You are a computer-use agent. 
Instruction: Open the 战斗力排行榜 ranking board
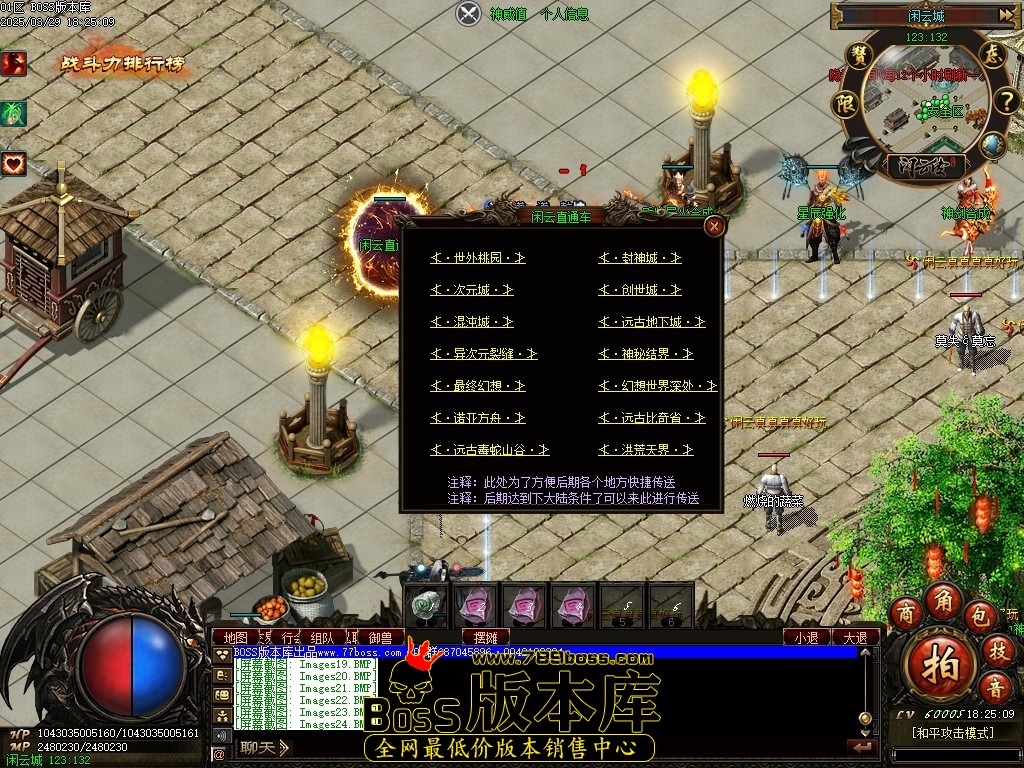124,64
